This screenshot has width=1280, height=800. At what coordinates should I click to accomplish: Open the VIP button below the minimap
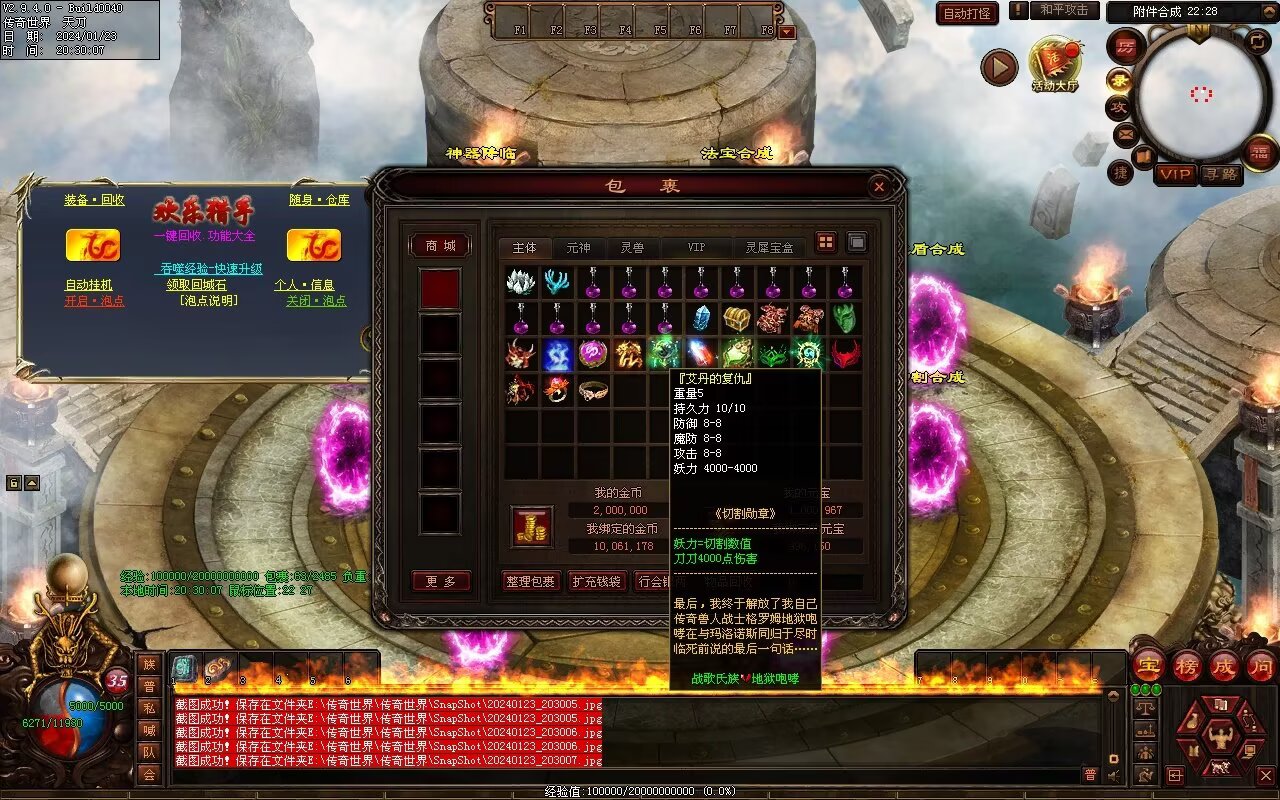(1175, 174)
